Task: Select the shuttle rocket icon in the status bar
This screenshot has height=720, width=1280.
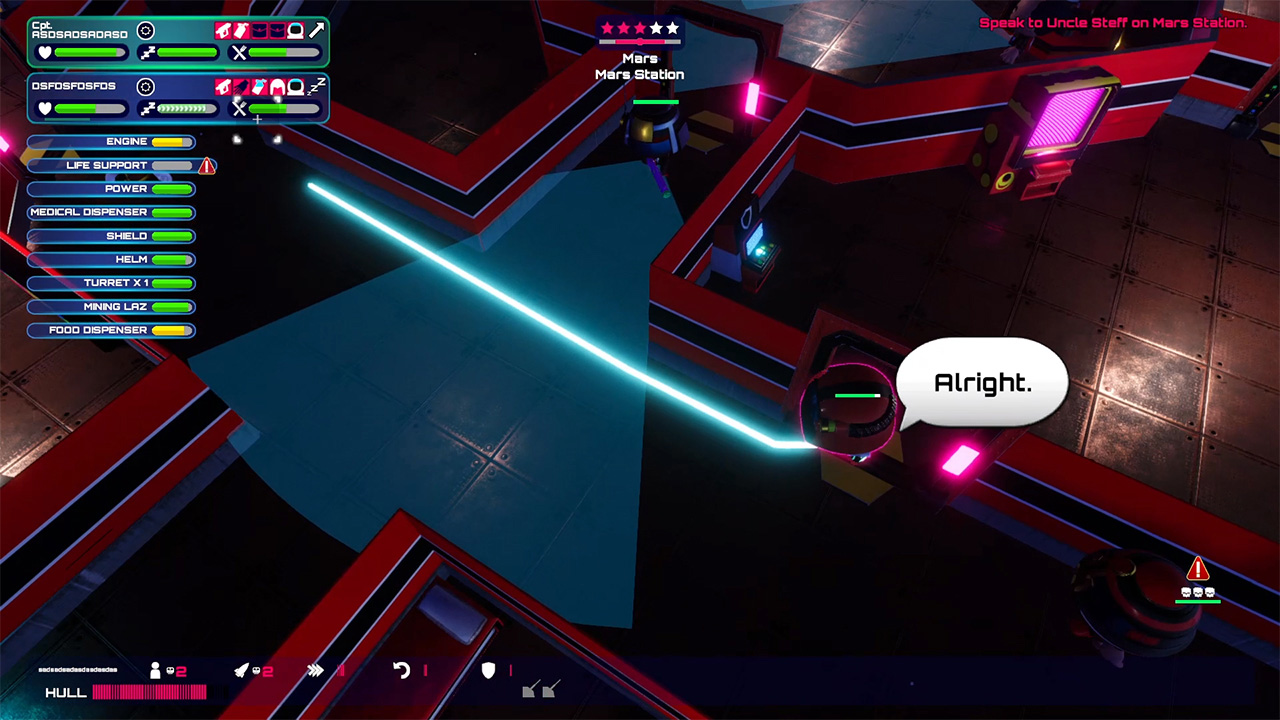Action: [243, 669]
